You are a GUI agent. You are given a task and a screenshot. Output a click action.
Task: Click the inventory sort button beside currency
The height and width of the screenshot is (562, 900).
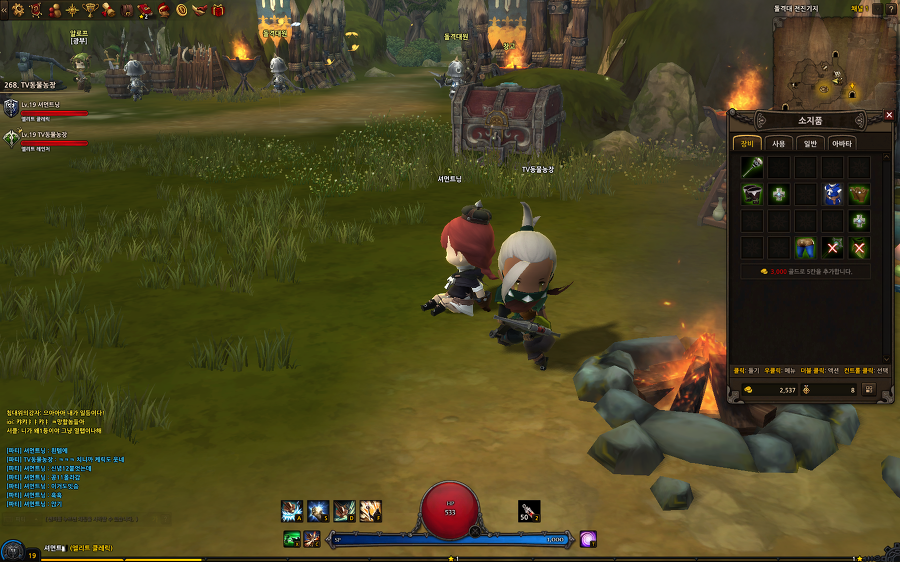[868, 389]
